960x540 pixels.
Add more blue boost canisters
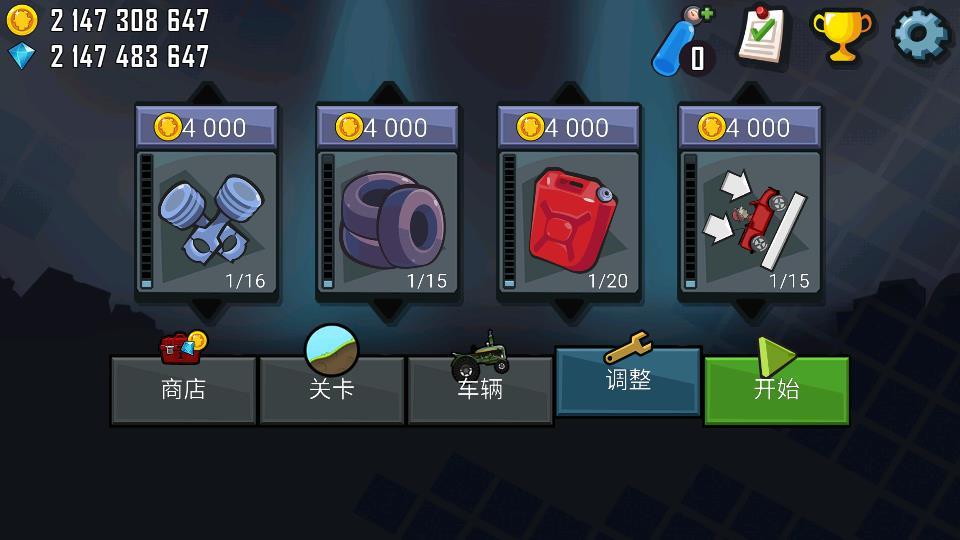685,40
